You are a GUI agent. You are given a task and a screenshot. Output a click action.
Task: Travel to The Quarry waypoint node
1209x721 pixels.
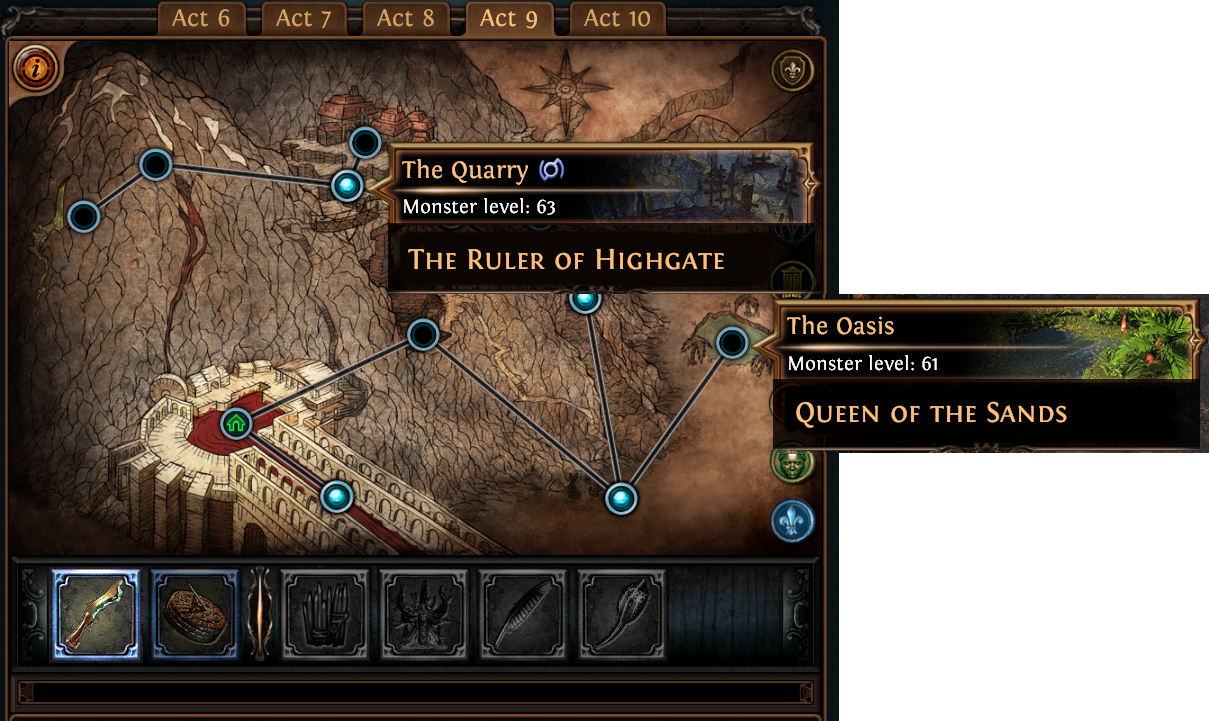point(347,185)
